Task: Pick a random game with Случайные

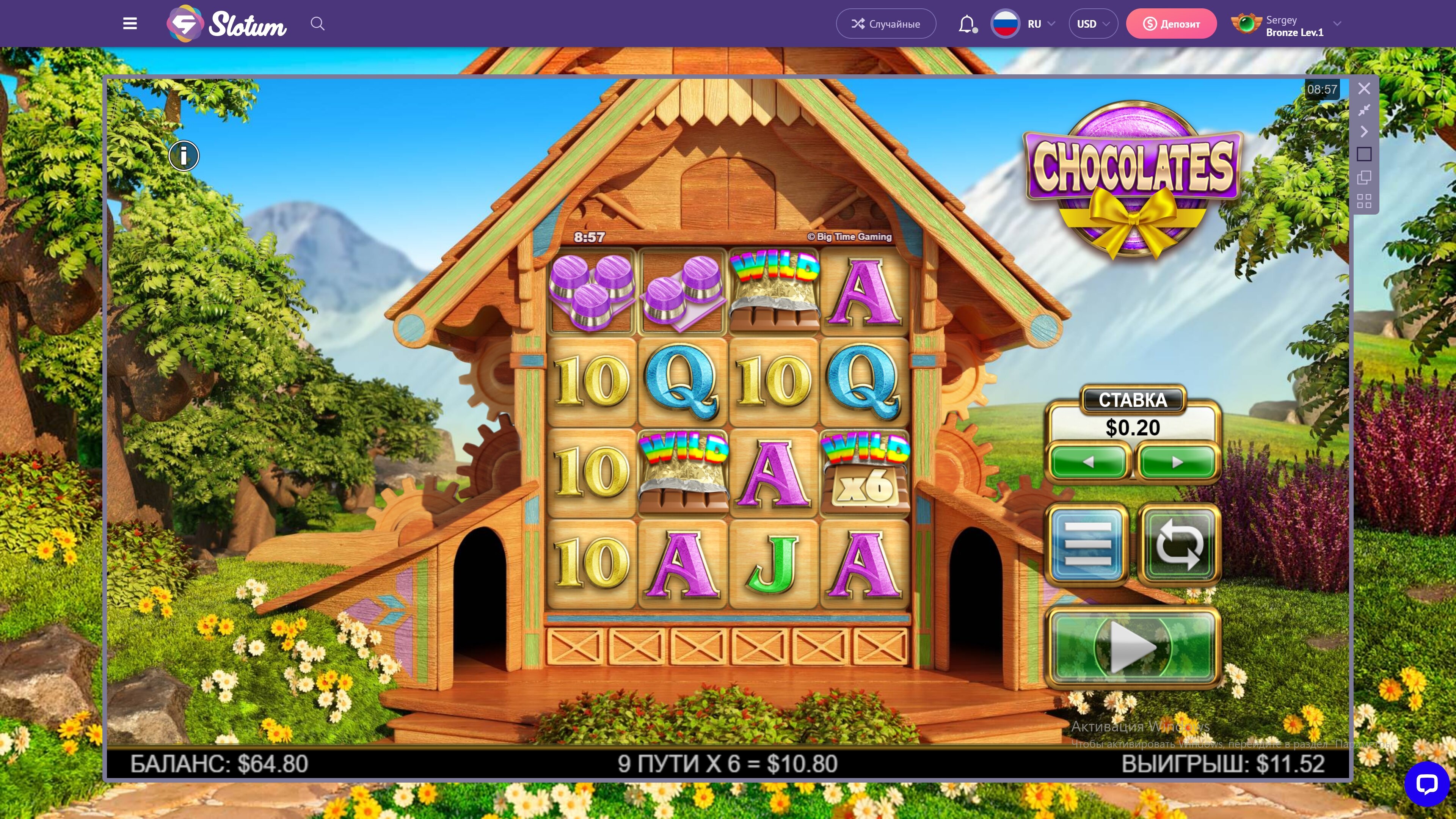Action: (x=886, y=24)
